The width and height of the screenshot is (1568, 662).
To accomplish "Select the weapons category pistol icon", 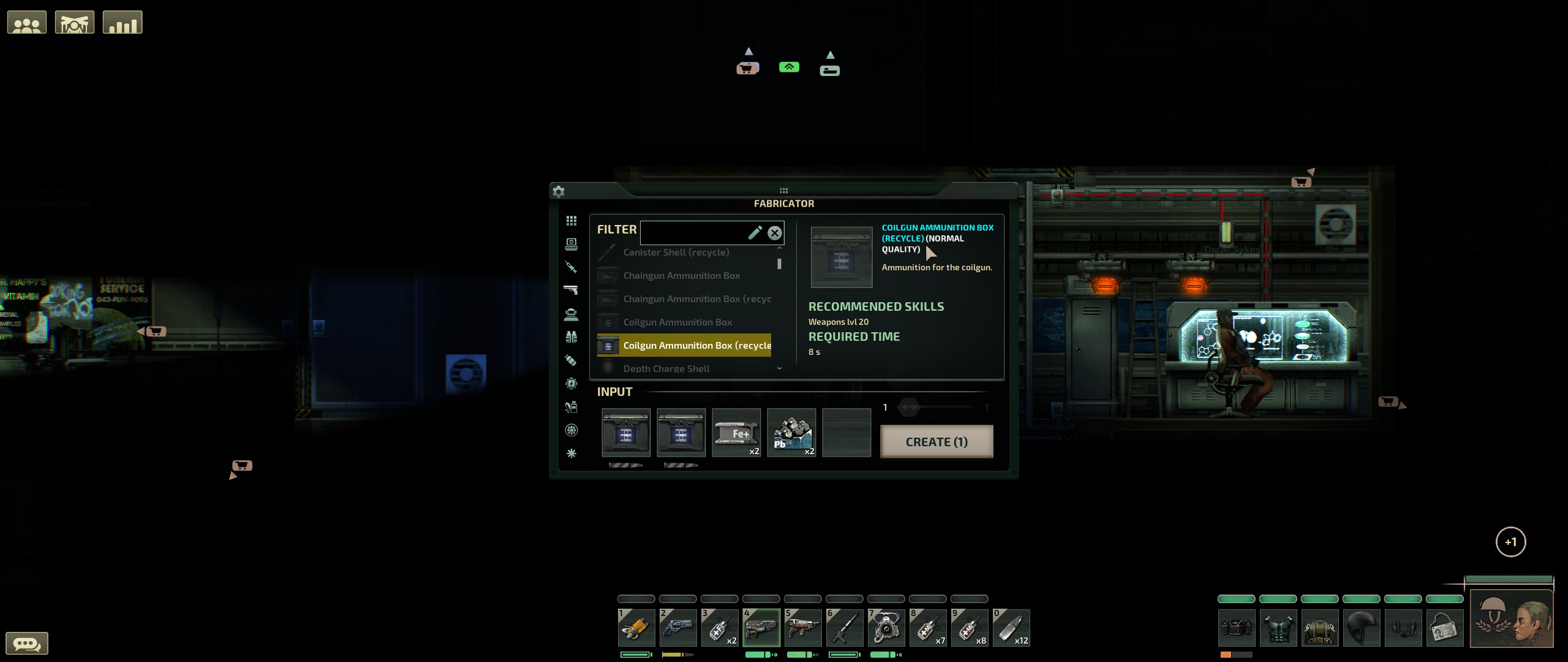I will [571, 289].
